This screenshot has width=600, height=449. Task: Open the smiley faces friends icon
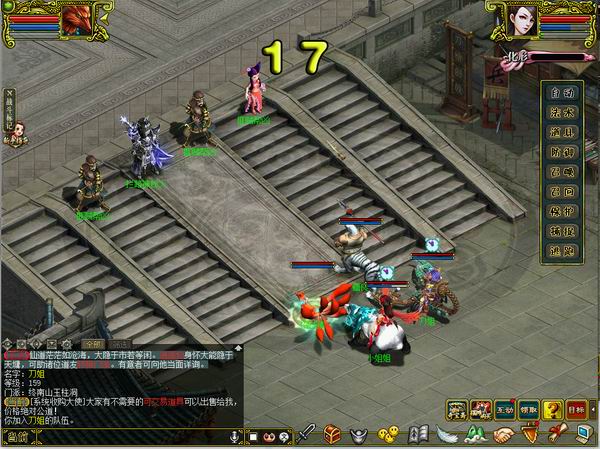(387, 435)
